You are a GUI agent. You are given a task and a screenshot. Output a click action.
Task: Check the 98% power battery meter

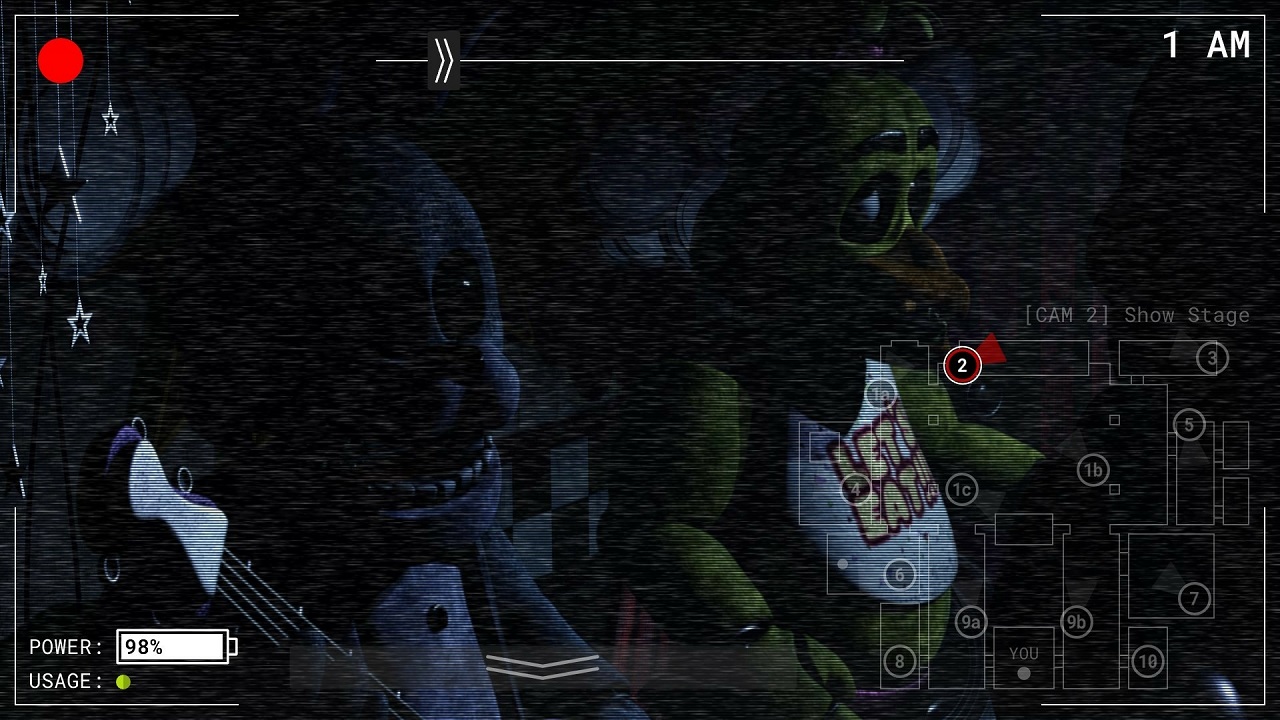pos(172,647)
